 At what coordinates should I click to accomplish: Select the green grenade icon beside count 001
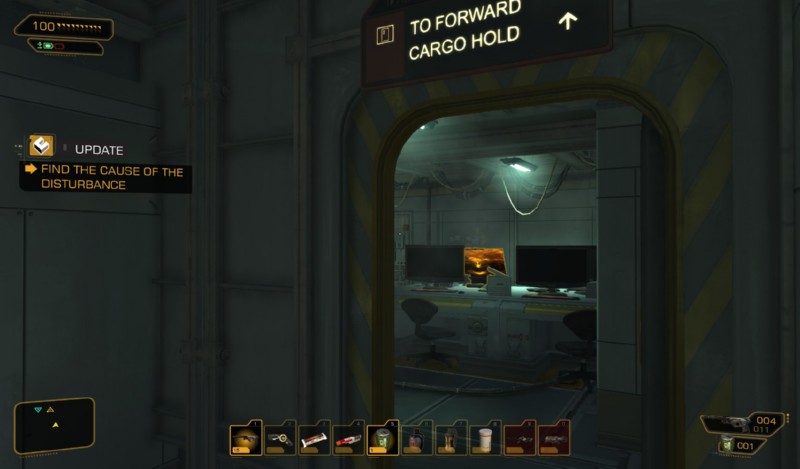(x=729, y=445)
